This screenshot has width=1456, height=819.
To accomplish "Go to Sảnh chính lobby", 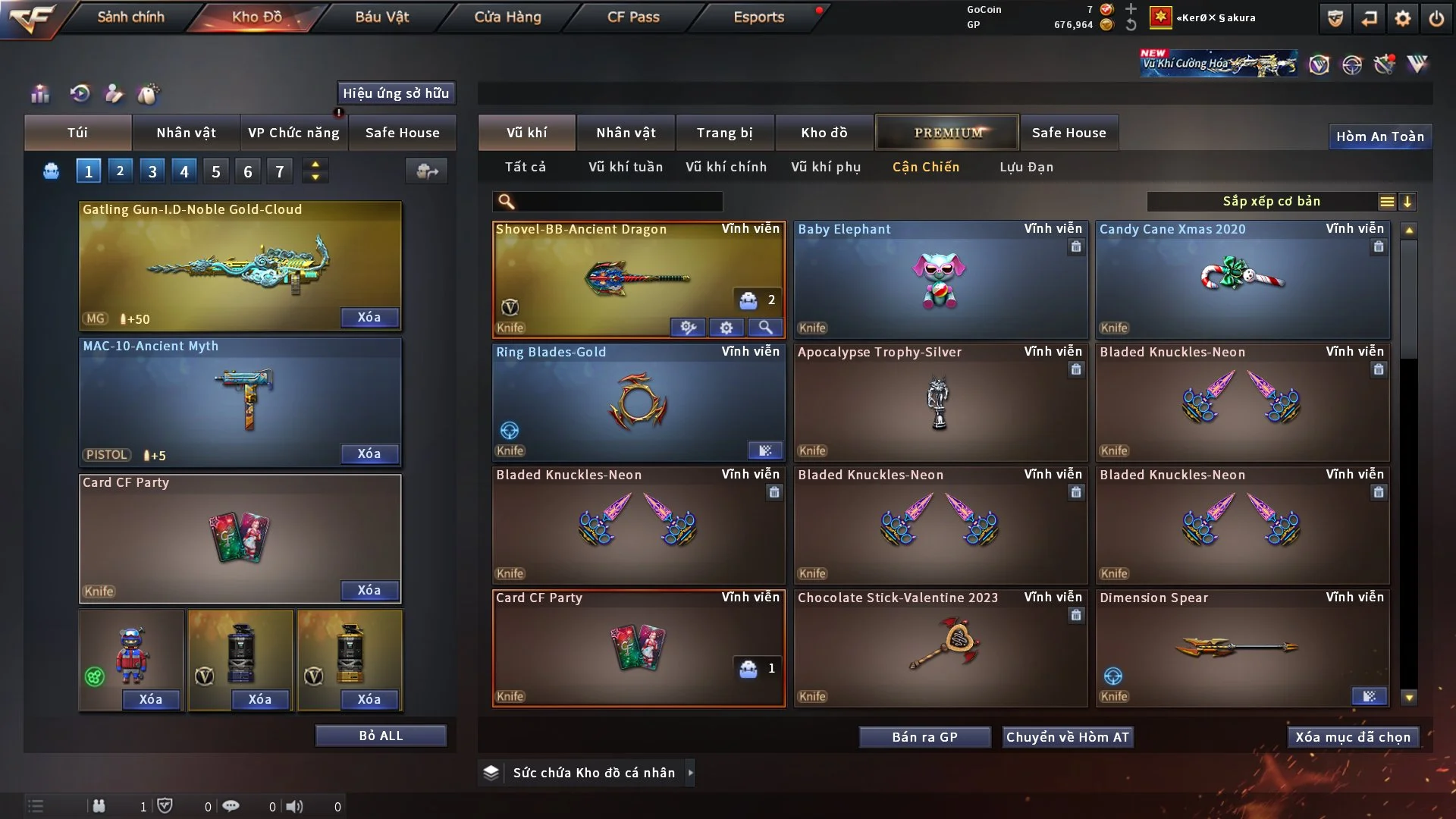I will pos(130,17).
